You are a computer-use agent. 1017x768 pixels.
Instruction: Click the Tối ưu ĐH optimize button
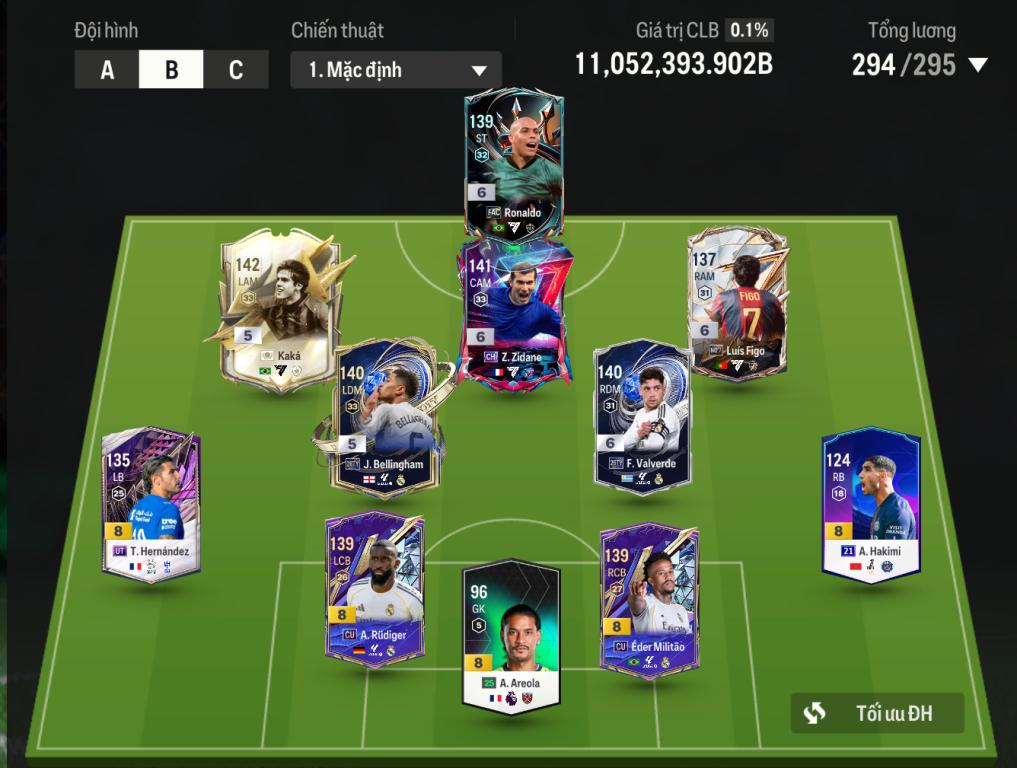(877, 713)
